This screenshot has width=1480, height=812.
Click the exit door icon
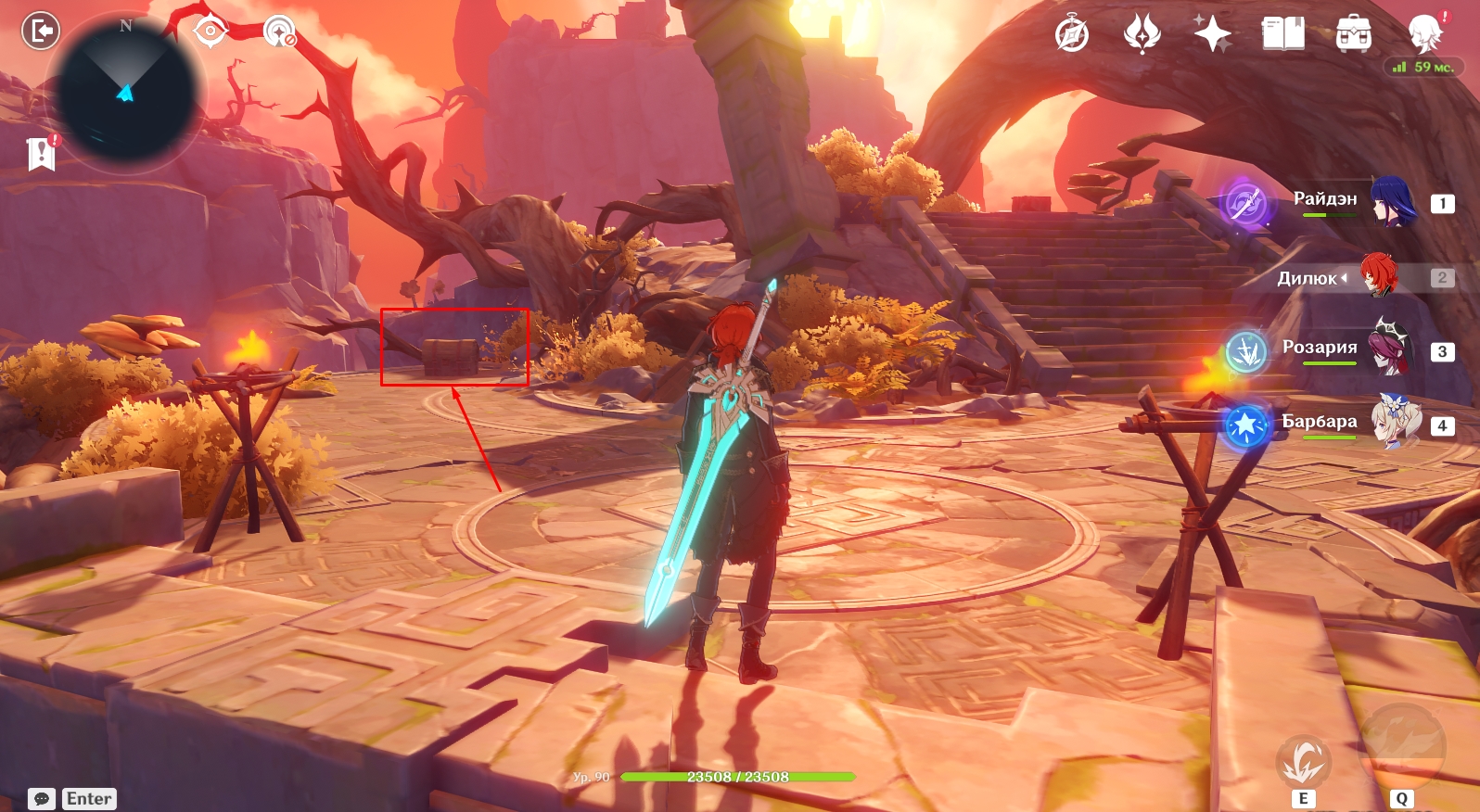click(40, 31)
